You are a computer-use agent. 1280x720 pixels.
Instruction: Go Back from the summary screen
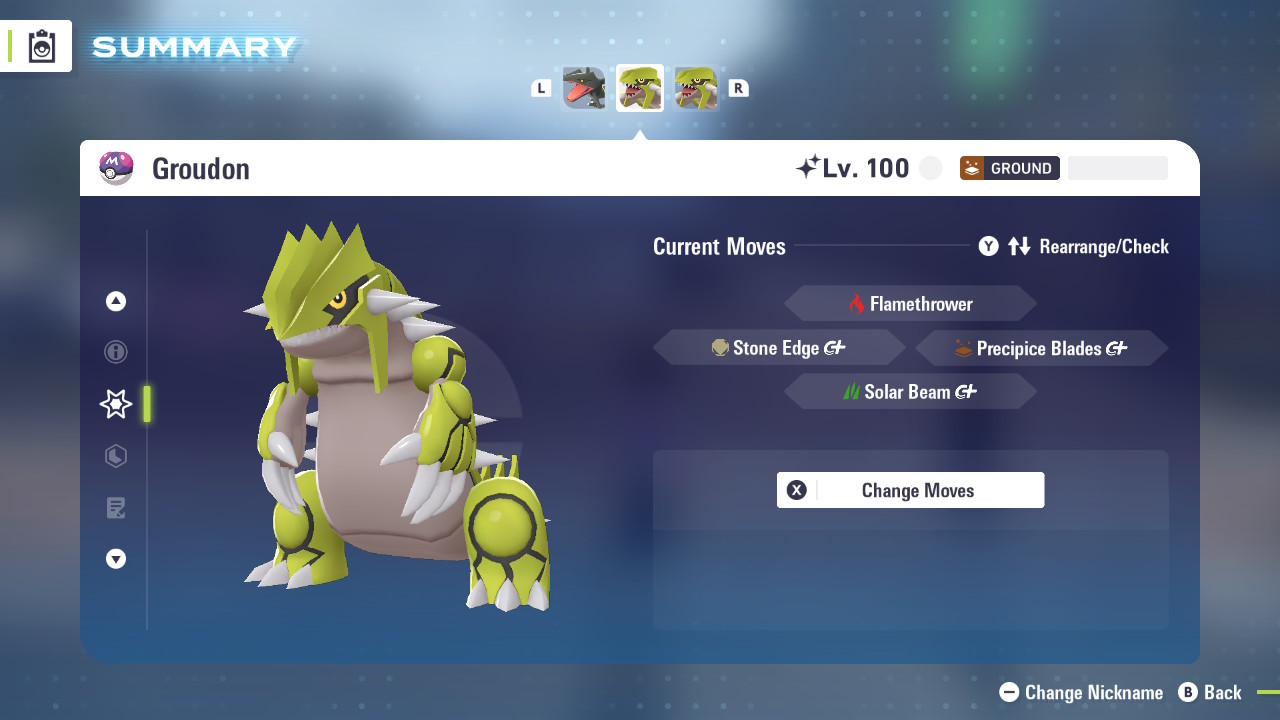point(1210,692)
